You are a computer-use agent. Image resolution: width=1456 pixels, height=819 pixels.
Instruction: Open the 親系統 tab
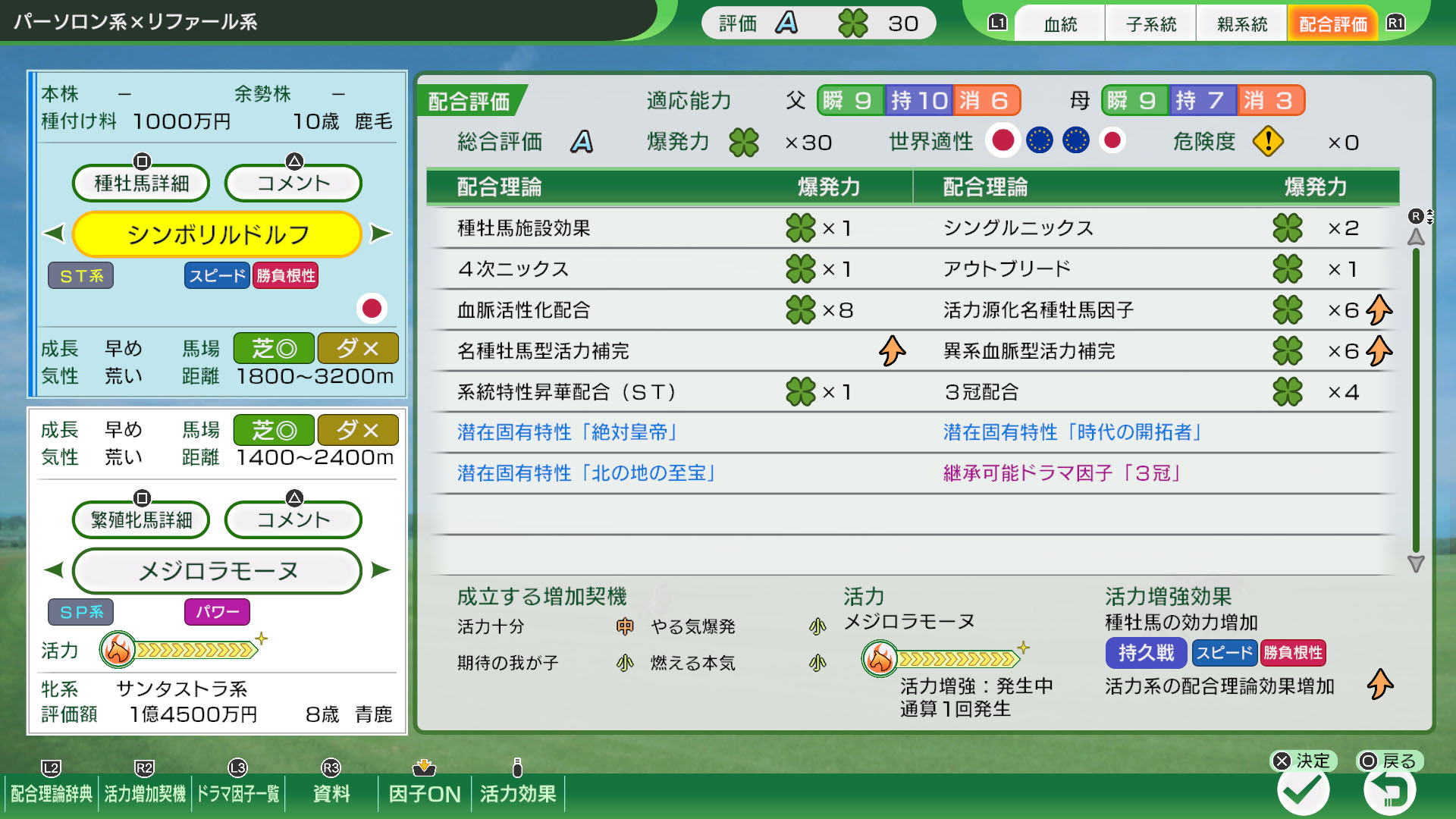point(1241,23)
